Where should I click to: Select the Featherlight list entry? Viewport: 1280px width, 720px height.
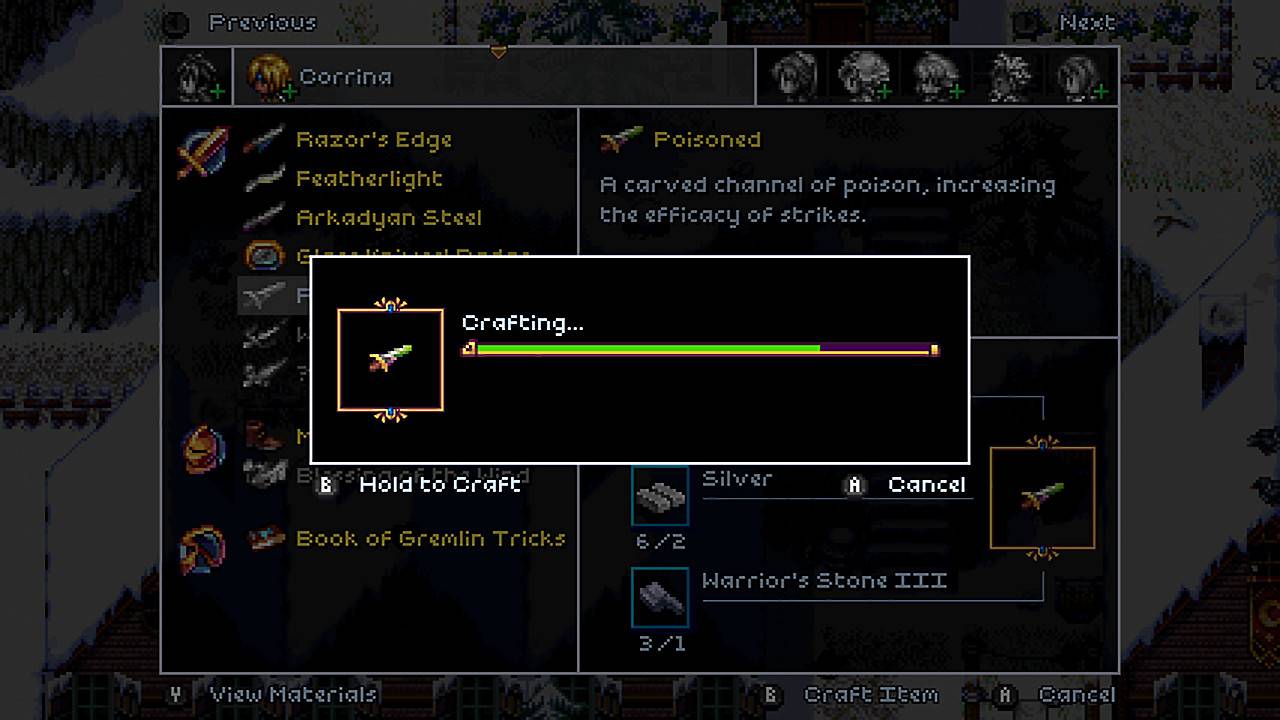pos(368,179)
